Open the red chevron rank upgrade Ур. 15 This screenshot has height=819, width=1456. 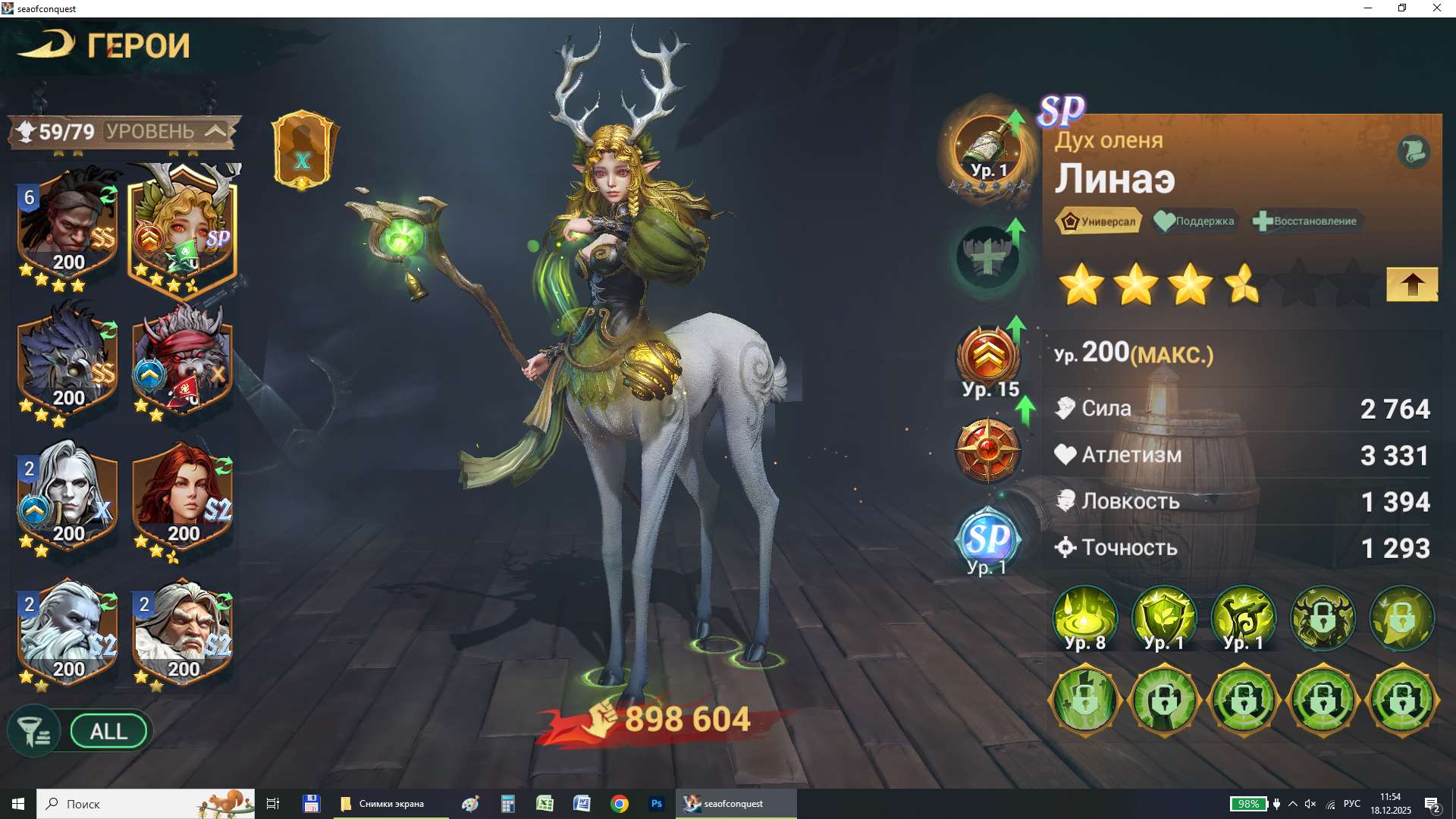pos(988,358)
